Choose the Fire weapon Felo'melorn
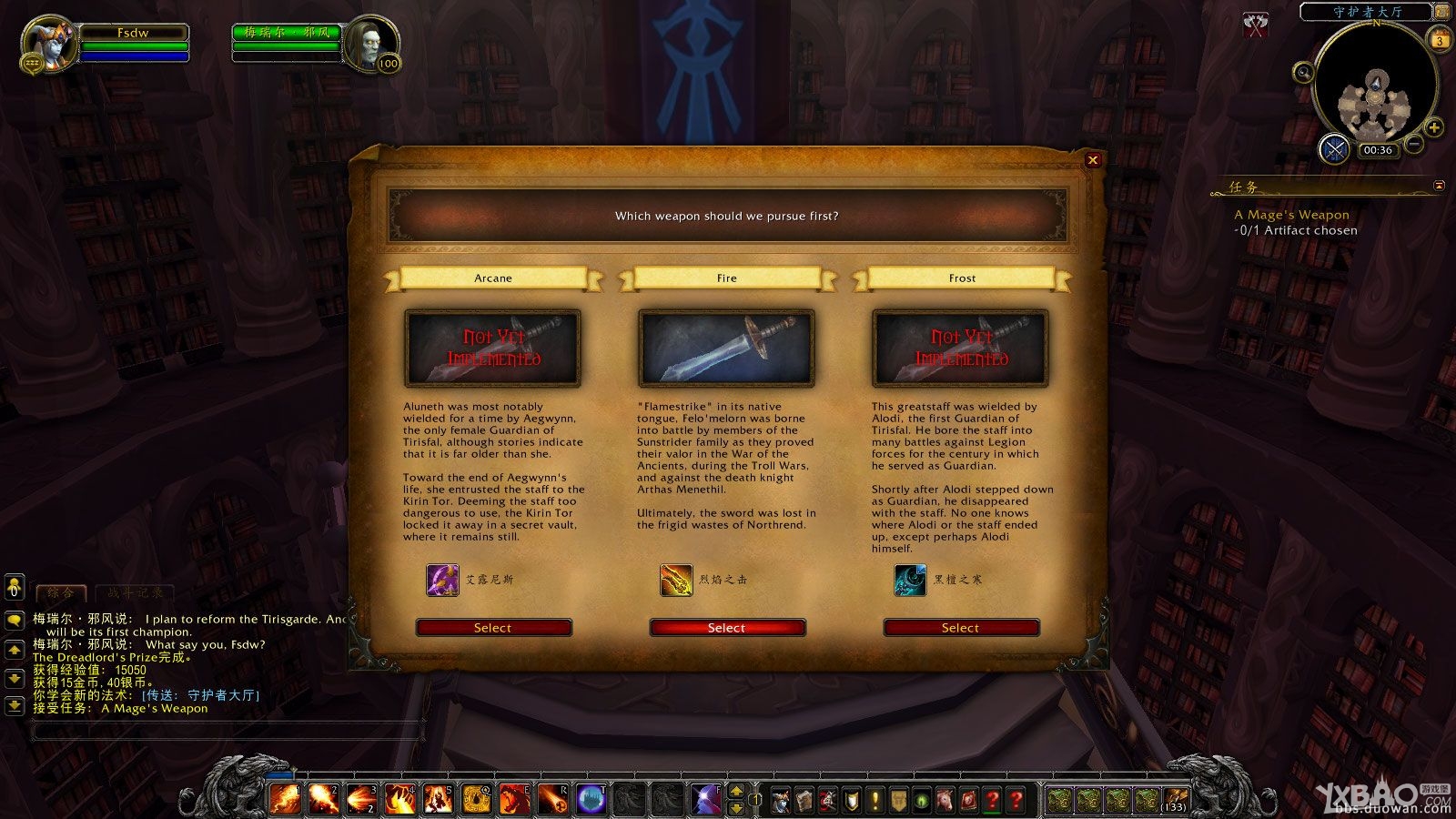Screen dimensions: 1456x819 pos(726,628)
